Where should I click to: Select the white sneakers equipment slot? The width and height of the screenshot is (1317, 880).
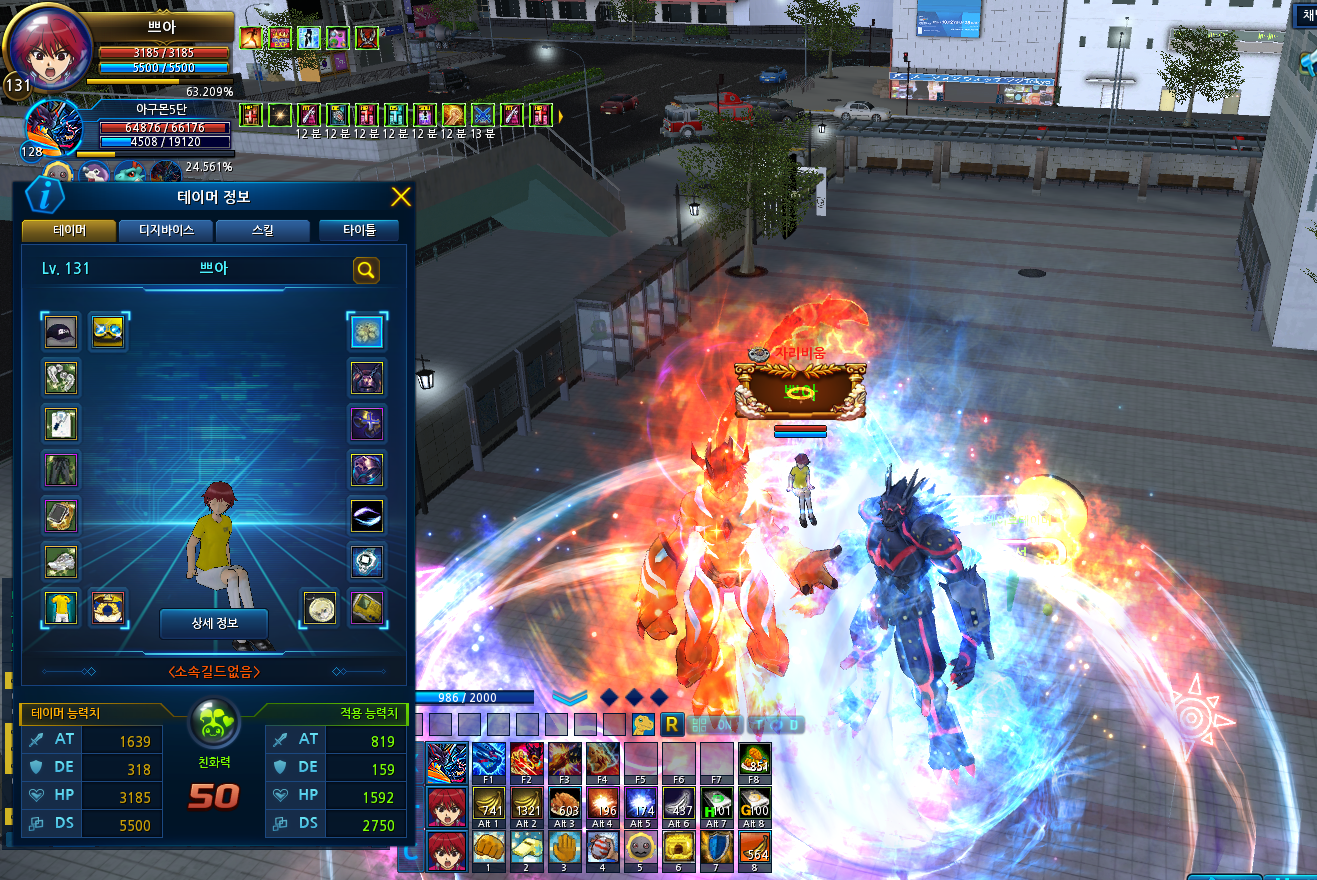tap(61, 562)
